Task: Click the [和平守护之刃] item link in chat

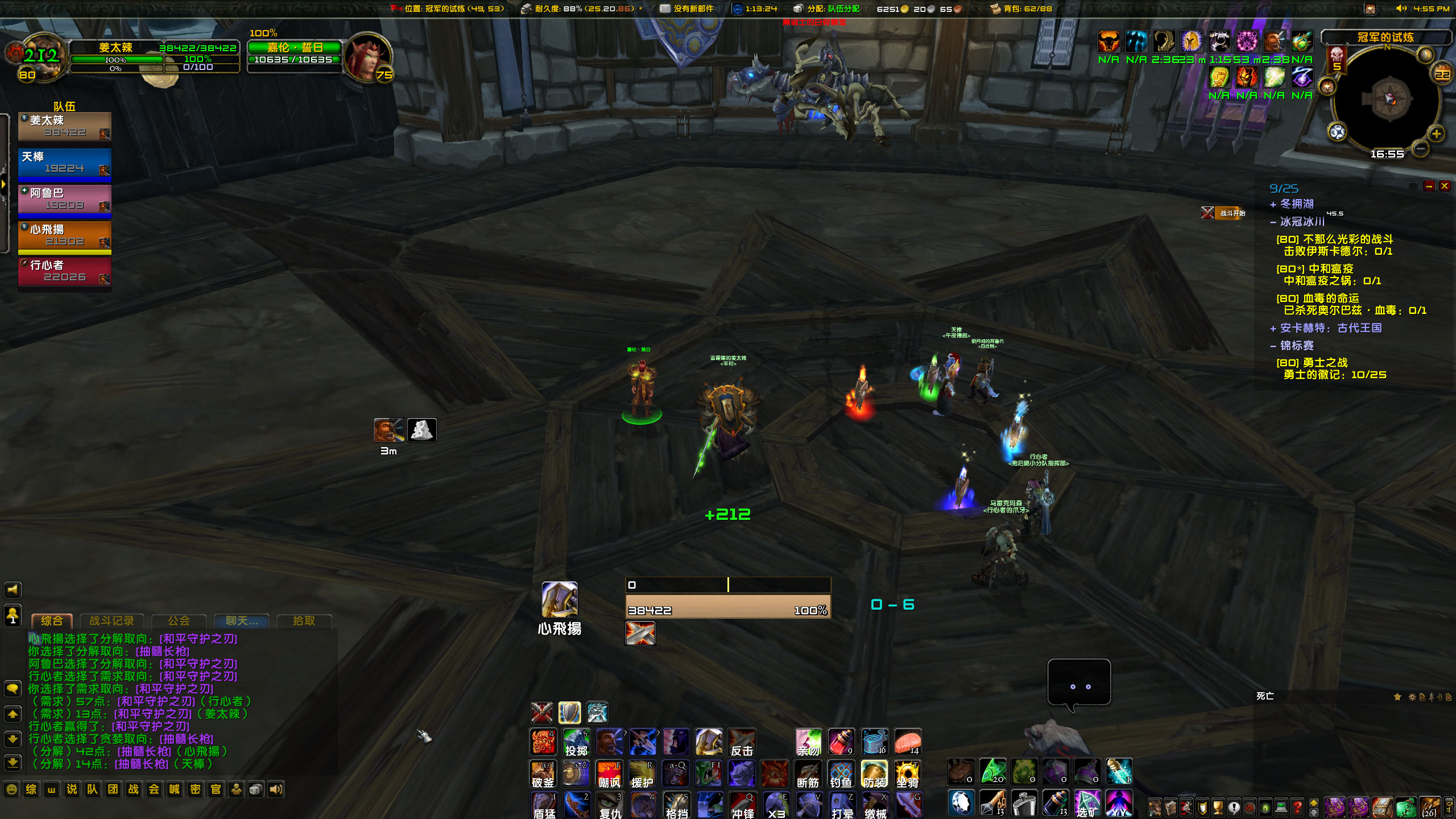Action: pos(199,639)
